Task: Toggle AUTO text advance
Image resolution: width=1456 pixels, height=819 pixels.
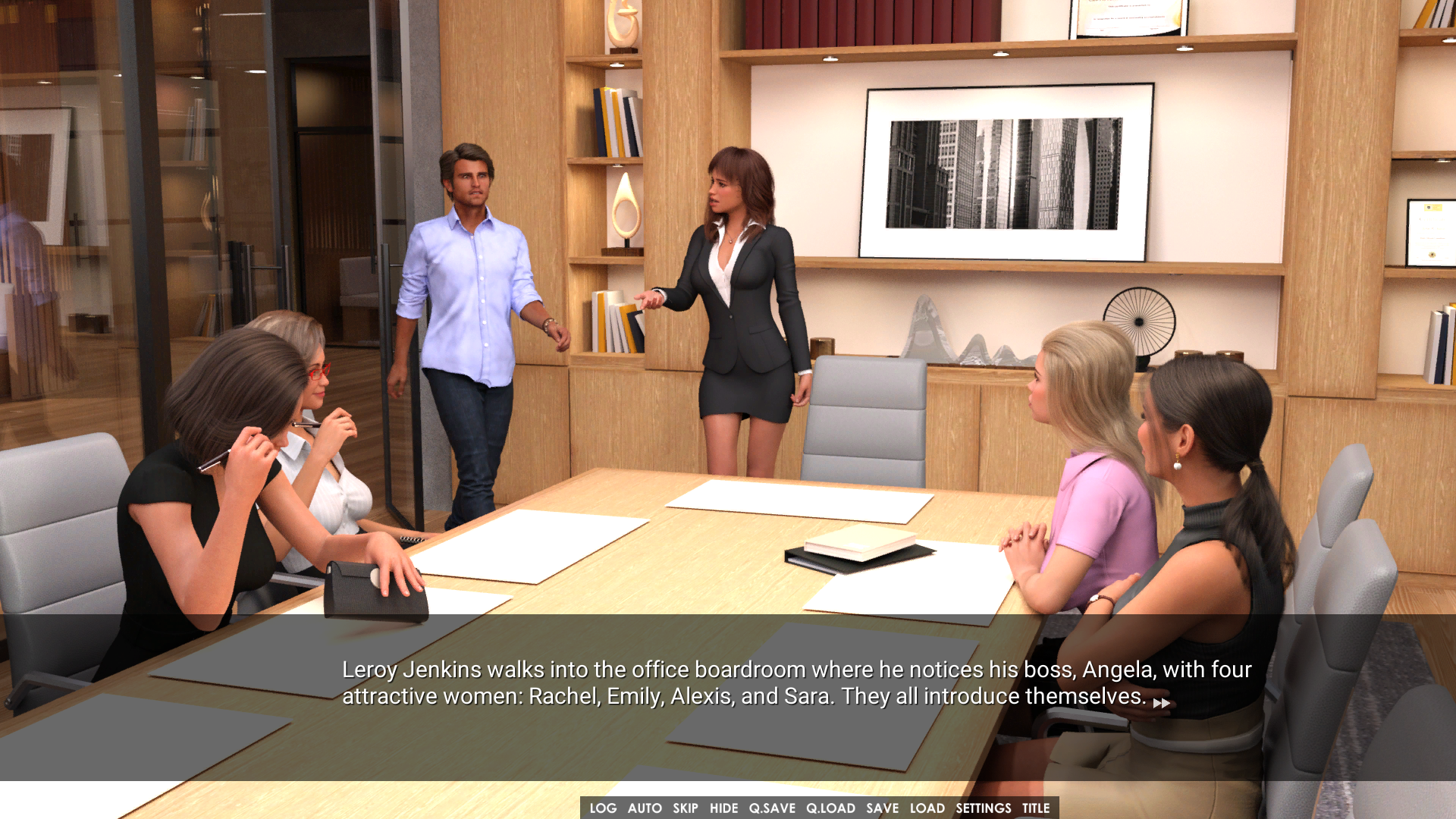Action: click(645, 808)
